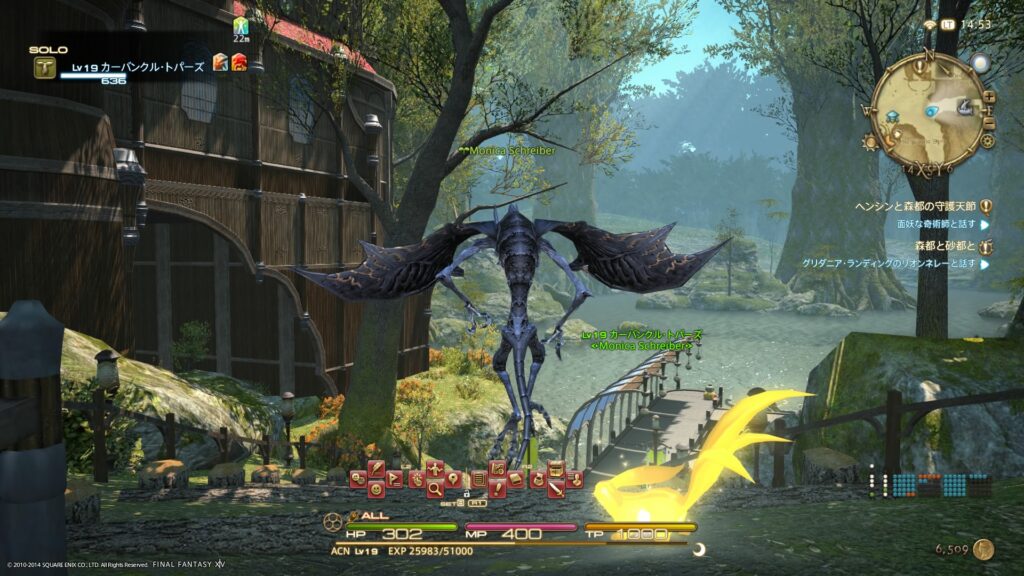
Task: Open minimap settings gear
Action: point(987,142)
